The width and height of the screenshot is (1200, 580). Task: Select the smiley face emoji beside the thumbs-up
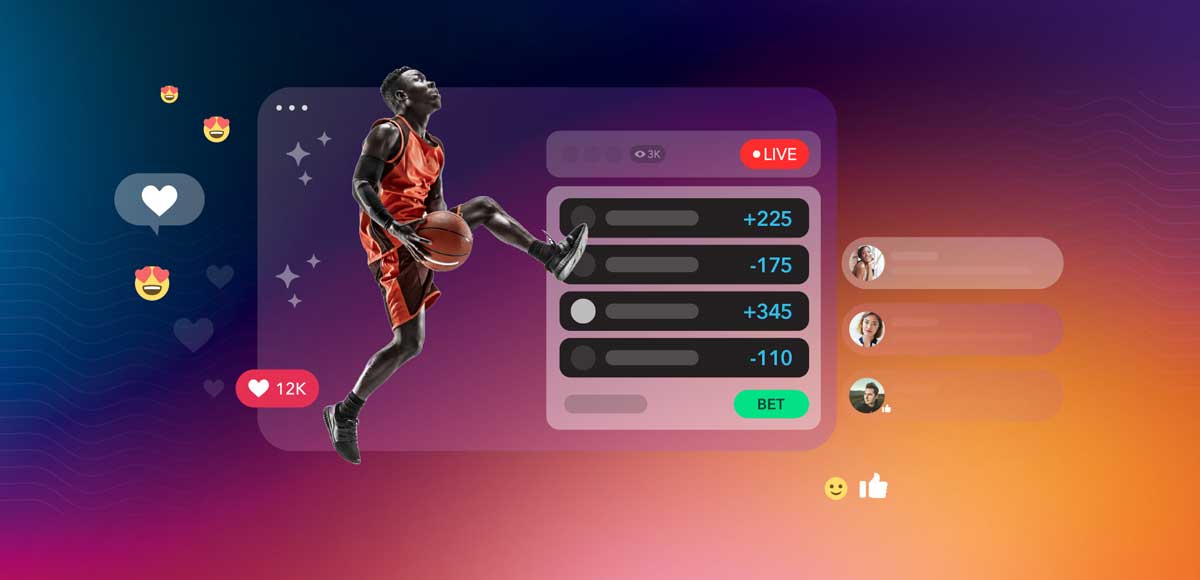(836, 488)
